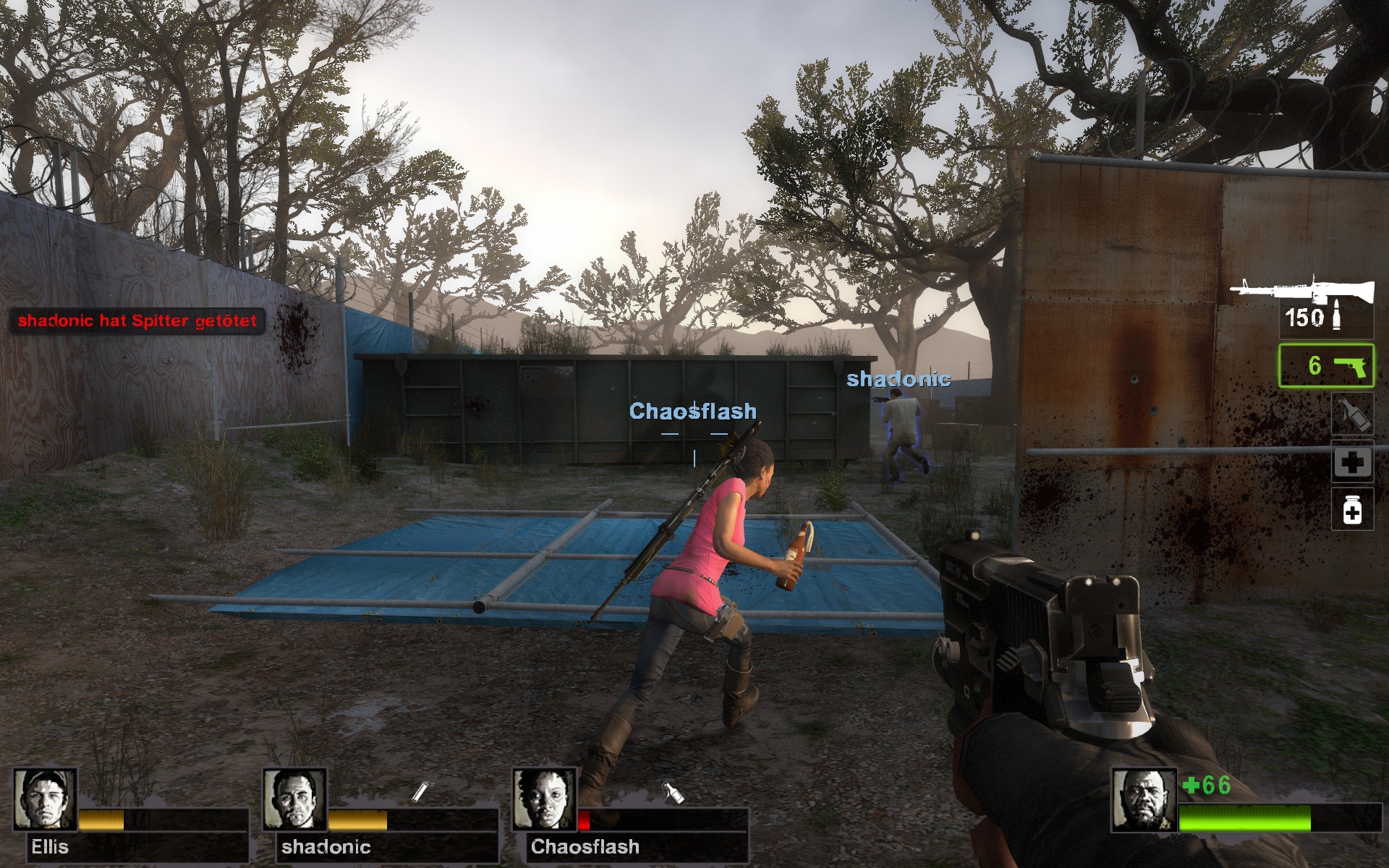Screen dimensions: 1389x868
Task: Select the first aid kit slot
Action: click(x=1352, y=462)
